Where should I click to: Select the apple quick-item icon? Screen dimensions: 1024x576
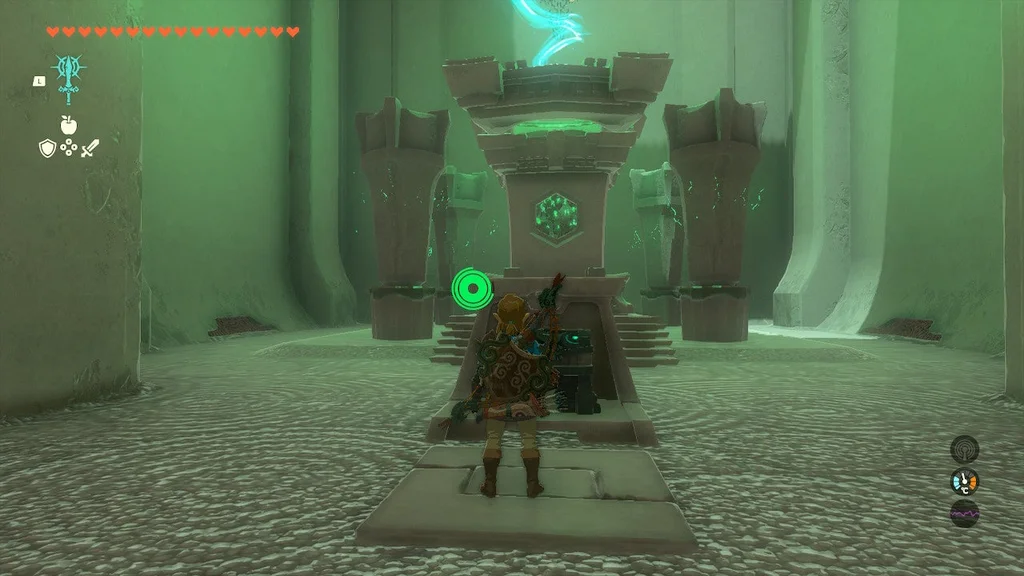(x=68, y=124)
